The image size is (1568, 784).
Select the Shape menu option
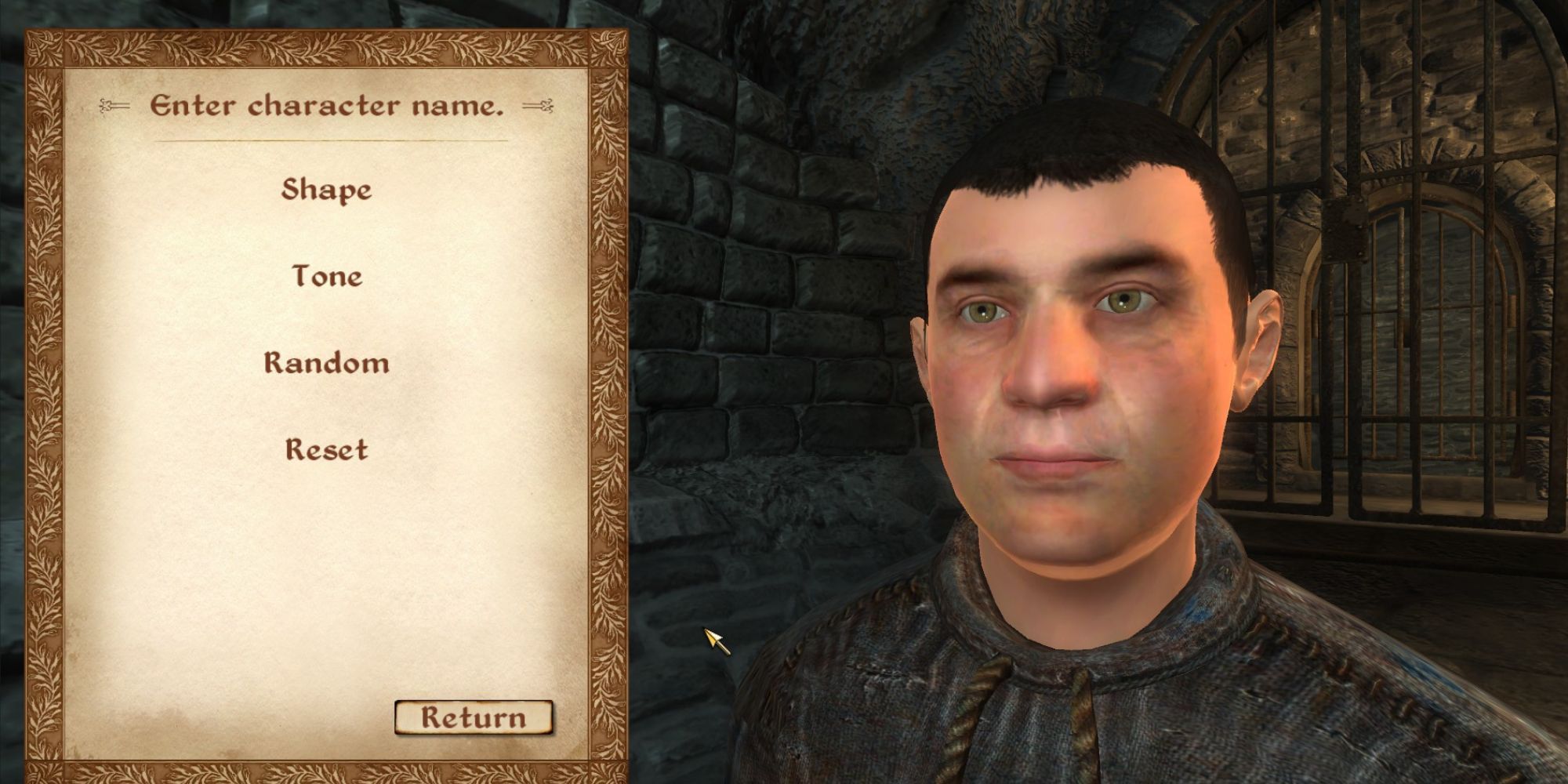326,188
